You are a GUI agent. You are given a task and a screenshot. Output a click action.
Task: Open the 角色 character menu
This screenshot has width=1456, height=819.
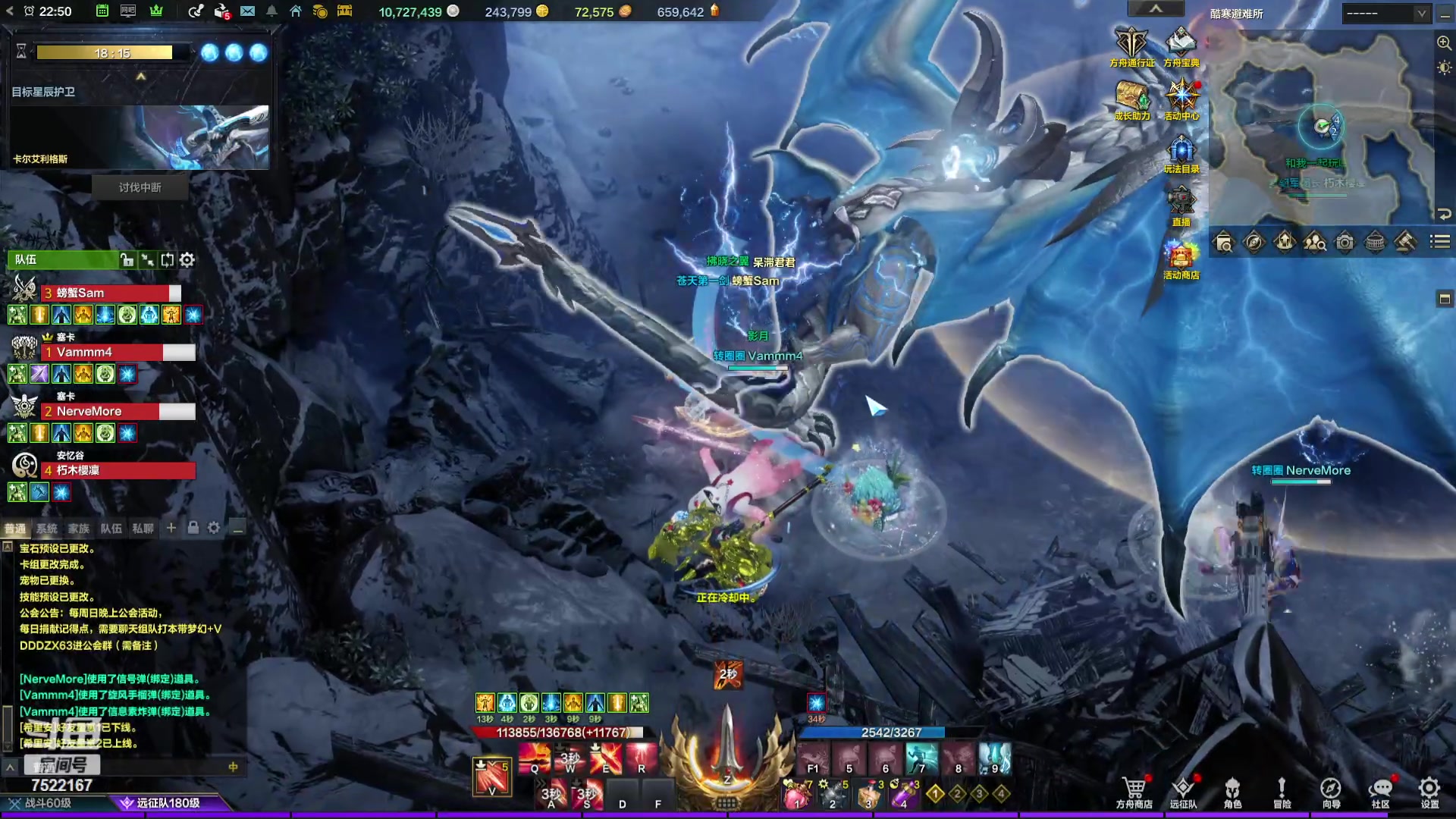point(1232,792)
